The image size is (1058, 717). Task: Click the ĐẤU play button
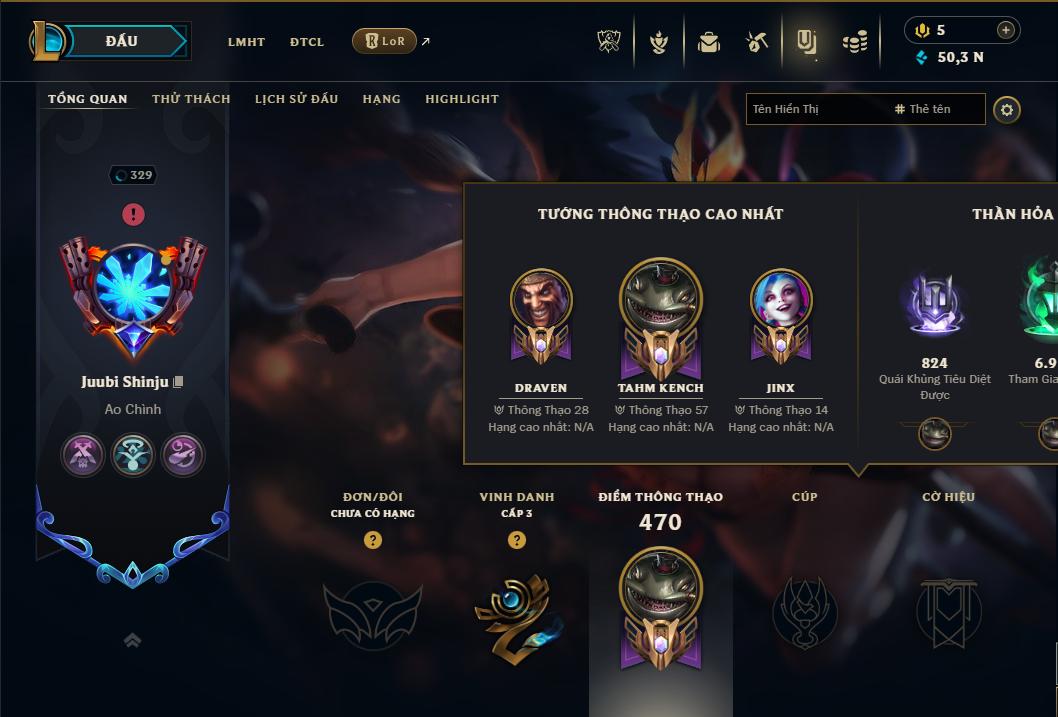pyautogui.click(x=122, y=41)
